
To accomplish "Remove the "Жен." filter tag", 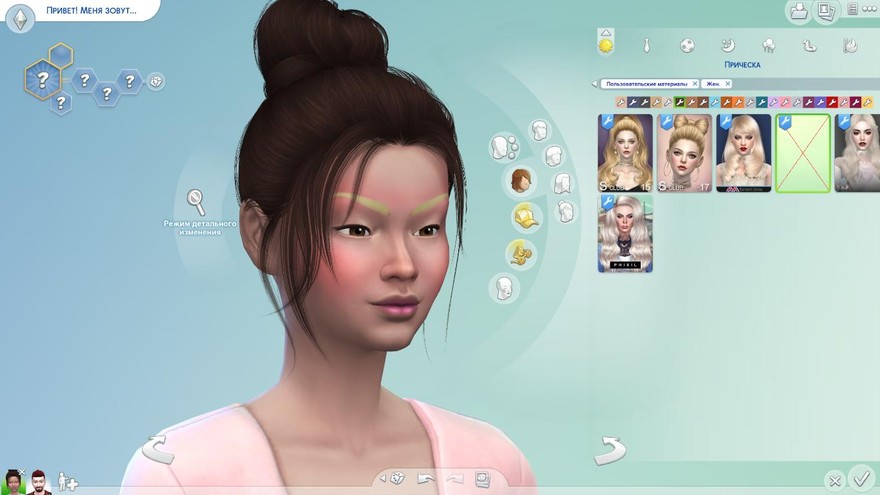I will [x=727, y=84].
